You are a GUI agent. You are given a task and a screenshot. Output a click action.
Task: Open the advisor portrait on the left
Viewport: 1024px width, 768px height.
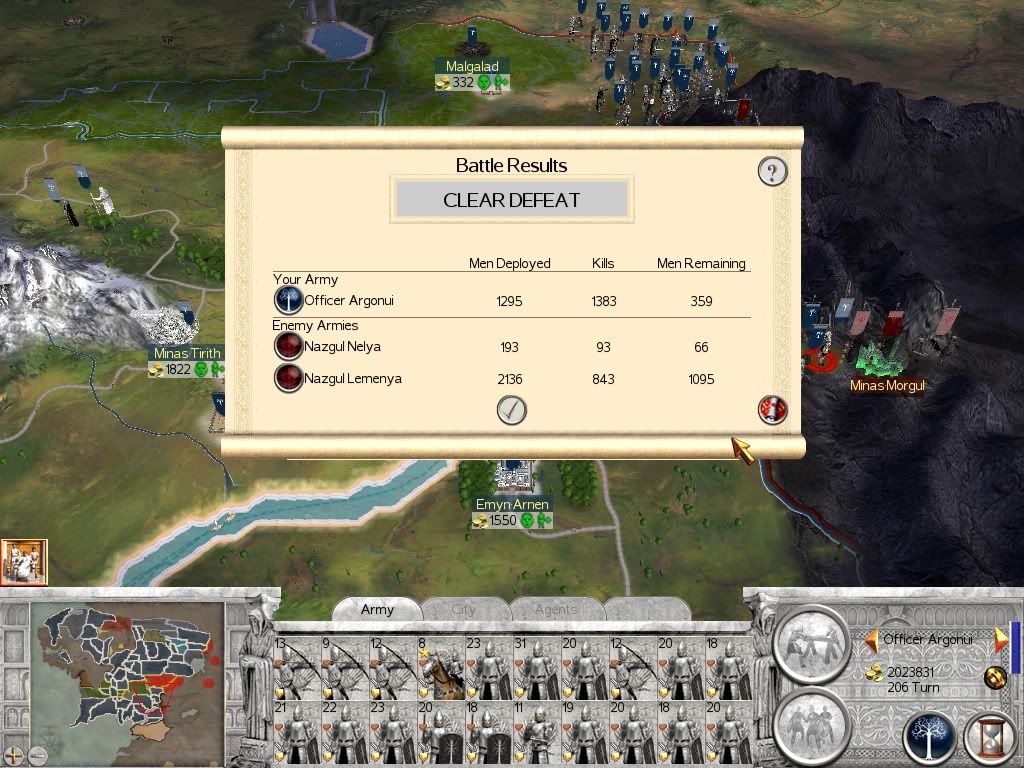[24, 562]
